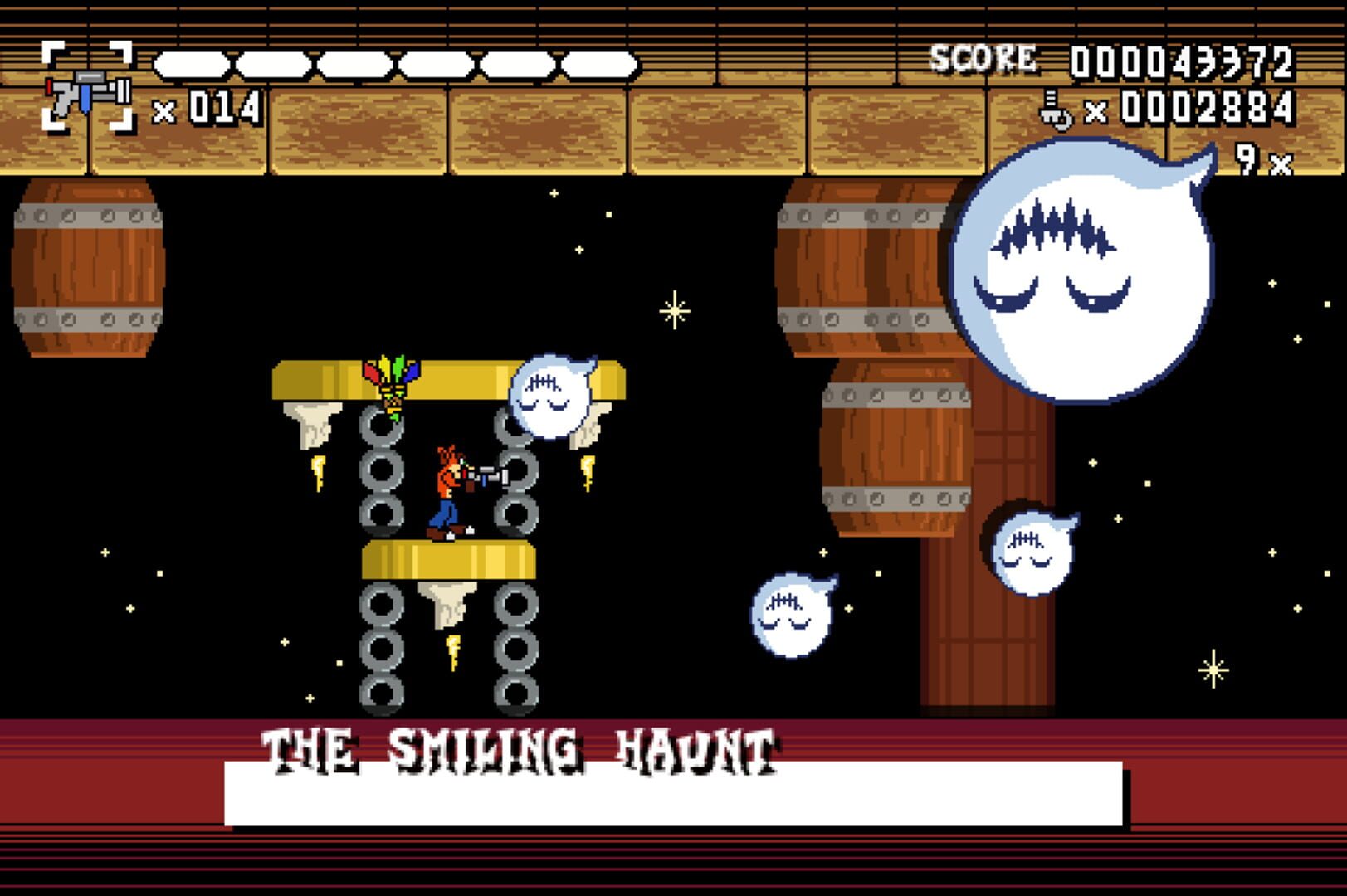
Task: Click the screw/bolt collectible icon near the counter
Action: pyautogui.click(x=1054, y=110)
